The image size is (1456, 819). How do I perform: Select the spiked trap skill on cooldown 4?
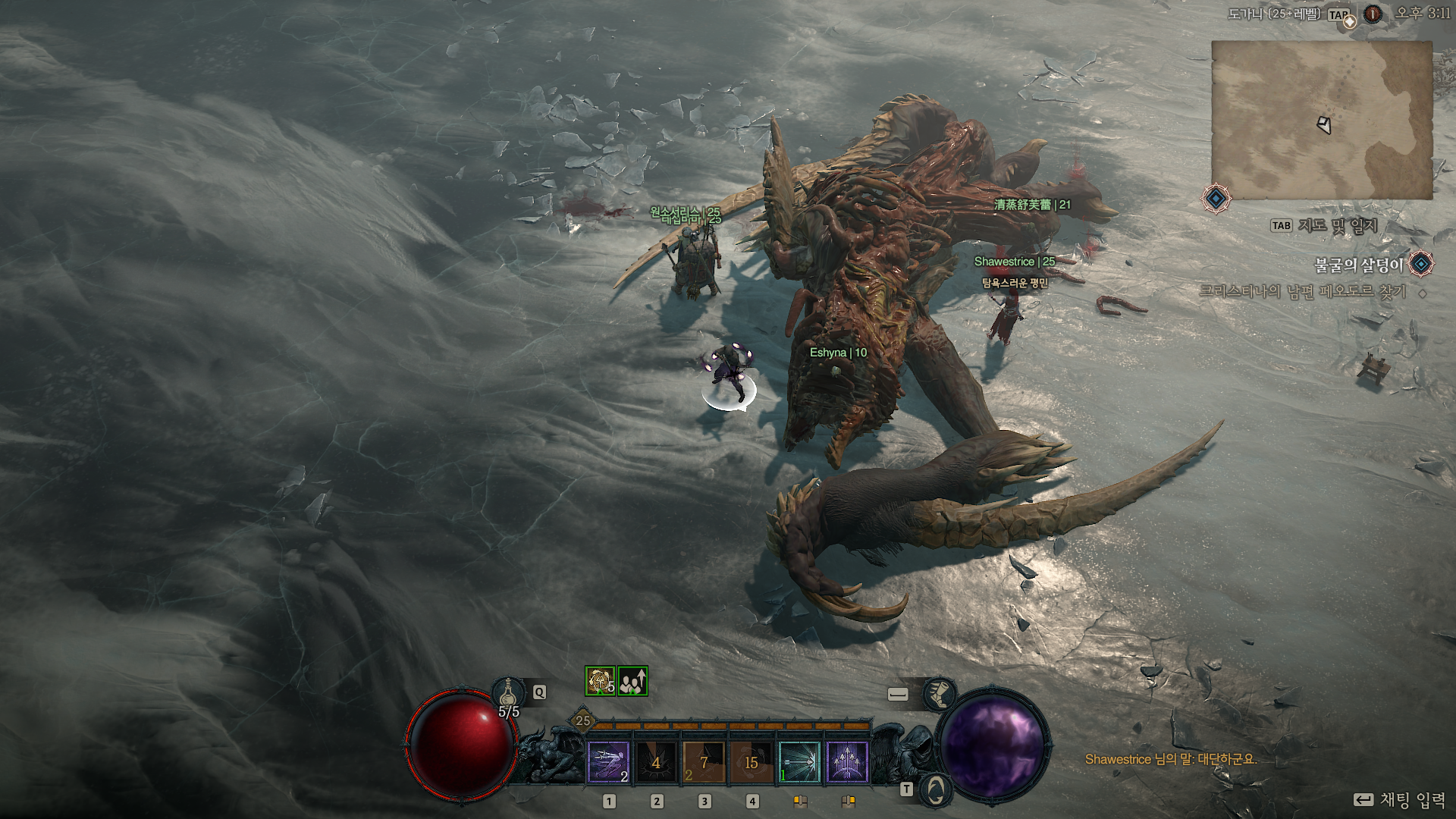pos(656,761)
